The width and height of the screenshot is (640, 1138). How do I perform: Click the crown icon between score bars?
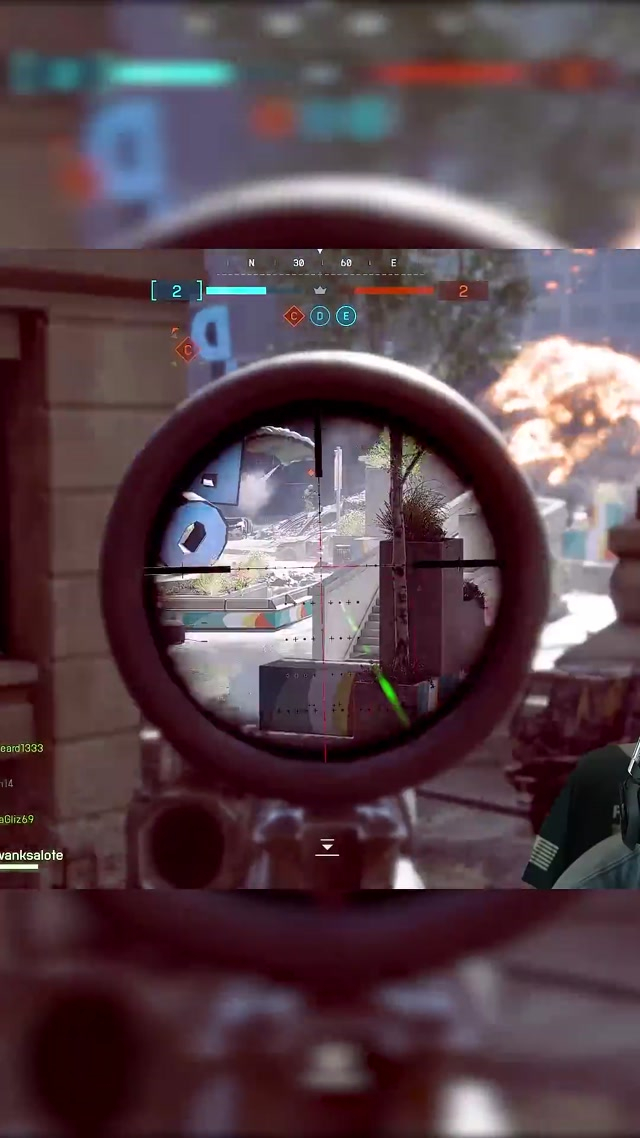321,290
